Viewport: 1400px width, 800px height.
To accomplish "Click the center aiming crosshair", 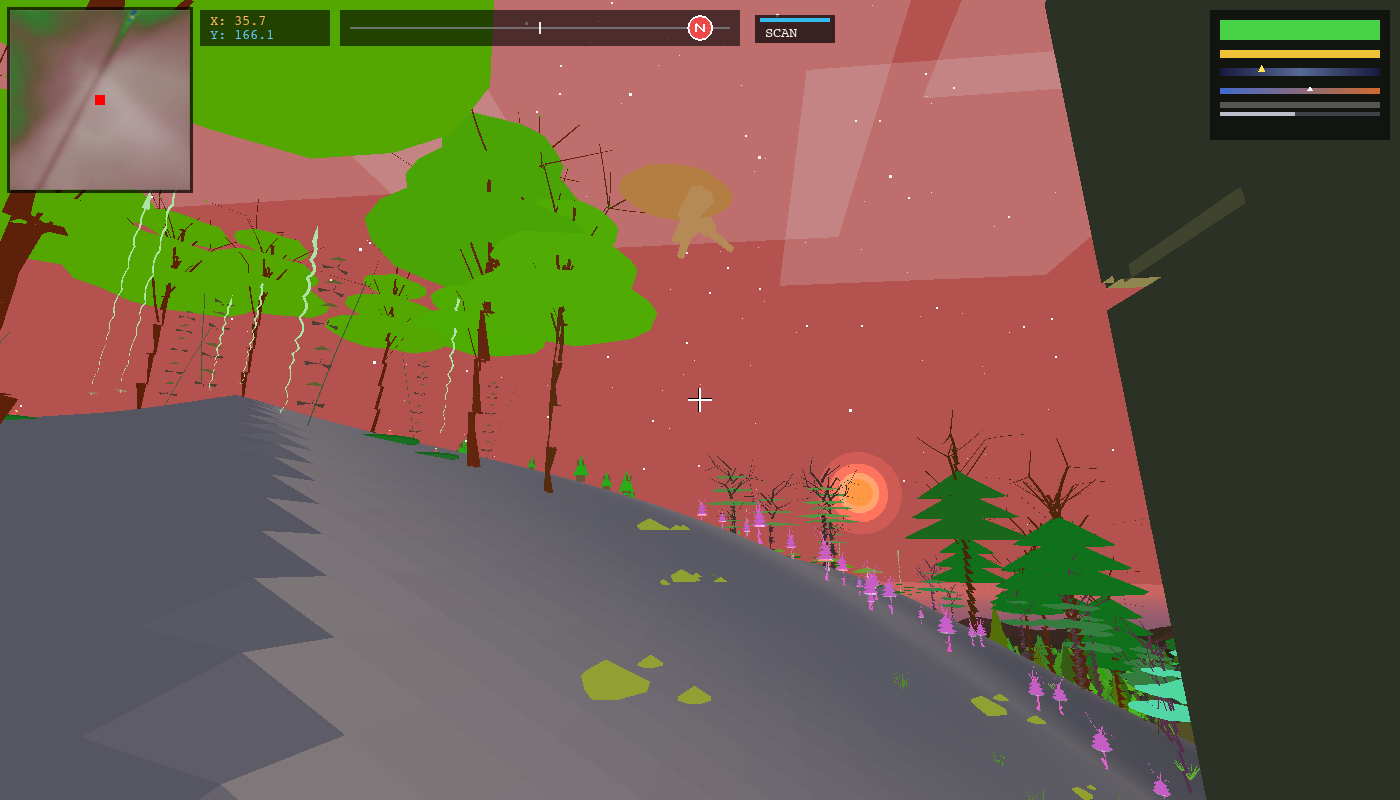I will pos(700,401).
